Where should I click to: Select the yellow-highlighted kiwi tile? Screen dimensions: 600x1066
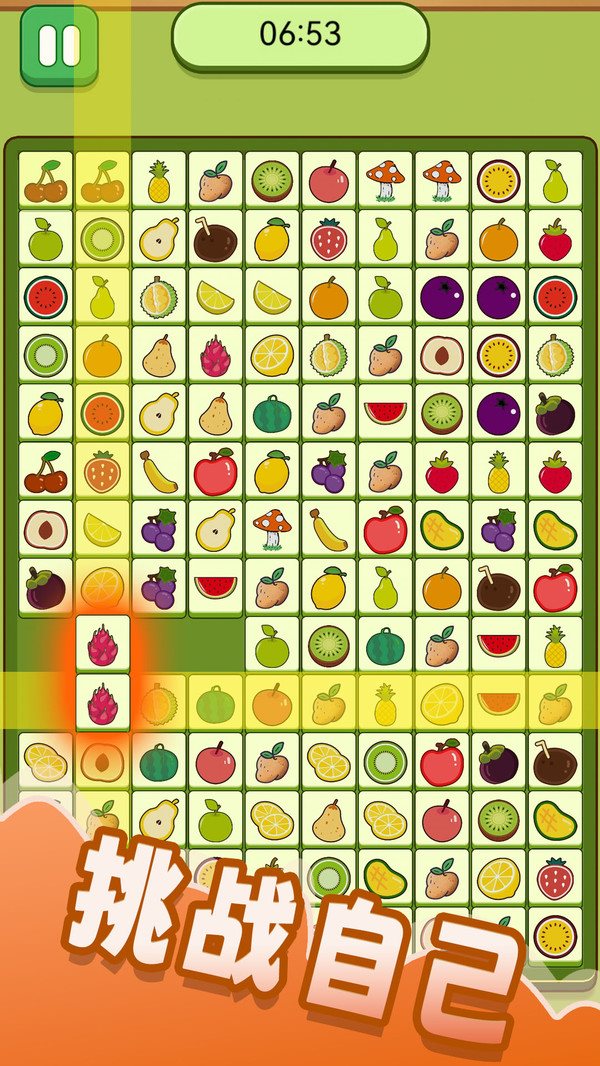(102, 239)
